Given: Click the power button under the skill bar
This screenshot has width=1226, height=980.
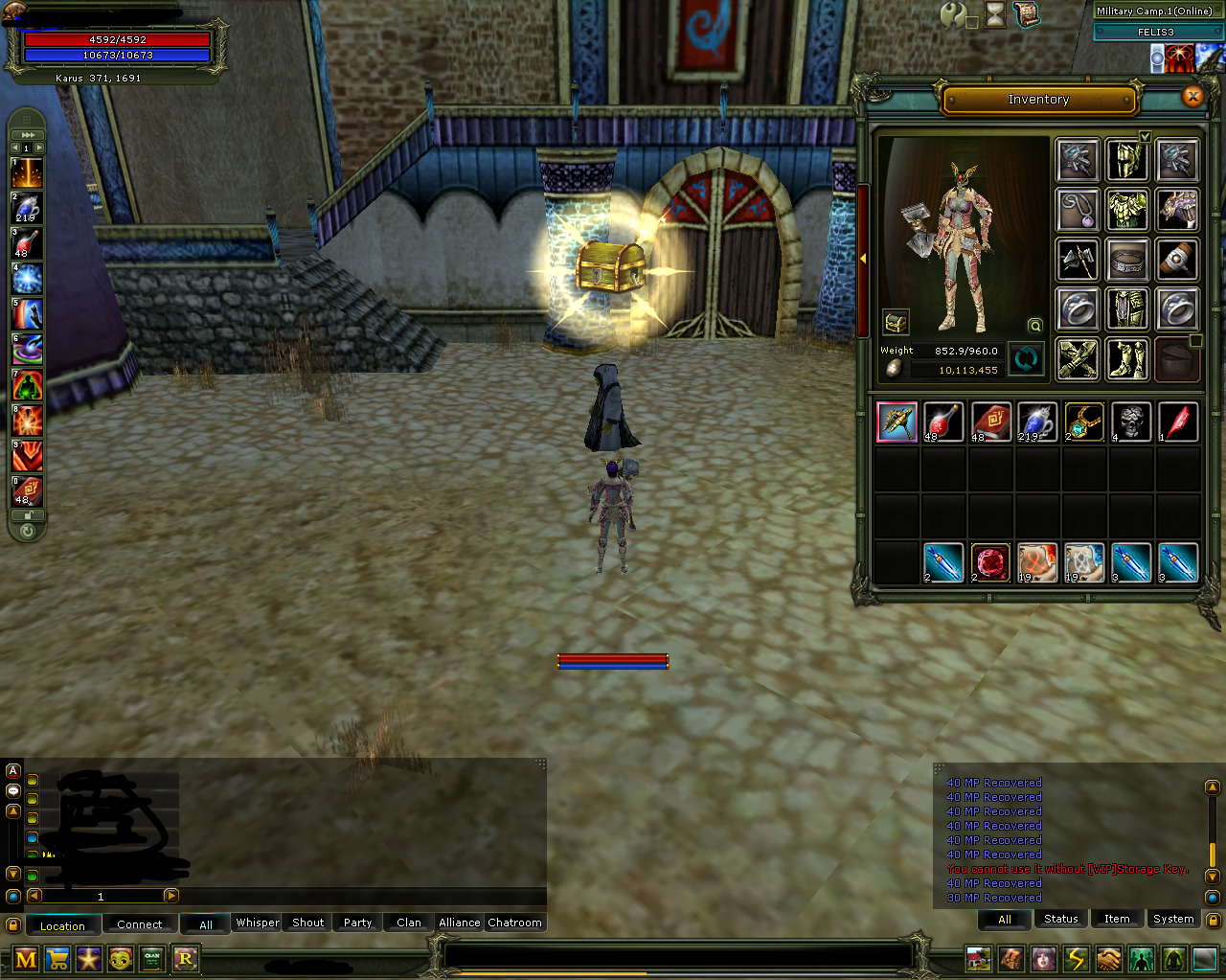Looking at the screenshot, I should click(x=28, y=532).
